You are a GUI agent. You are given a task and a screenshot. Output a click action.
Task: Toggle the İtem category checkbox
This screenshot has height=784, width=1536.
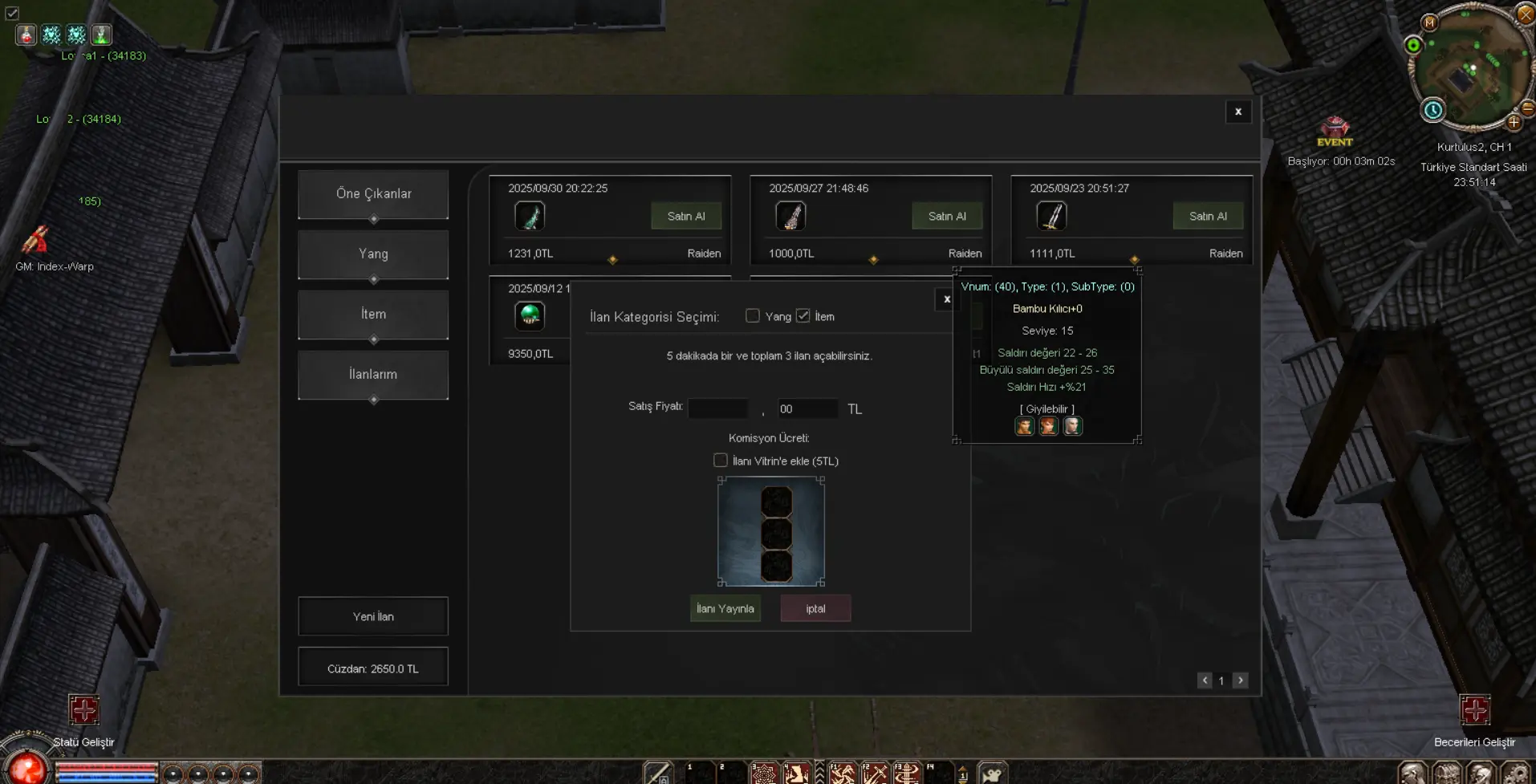coord(803,316)
